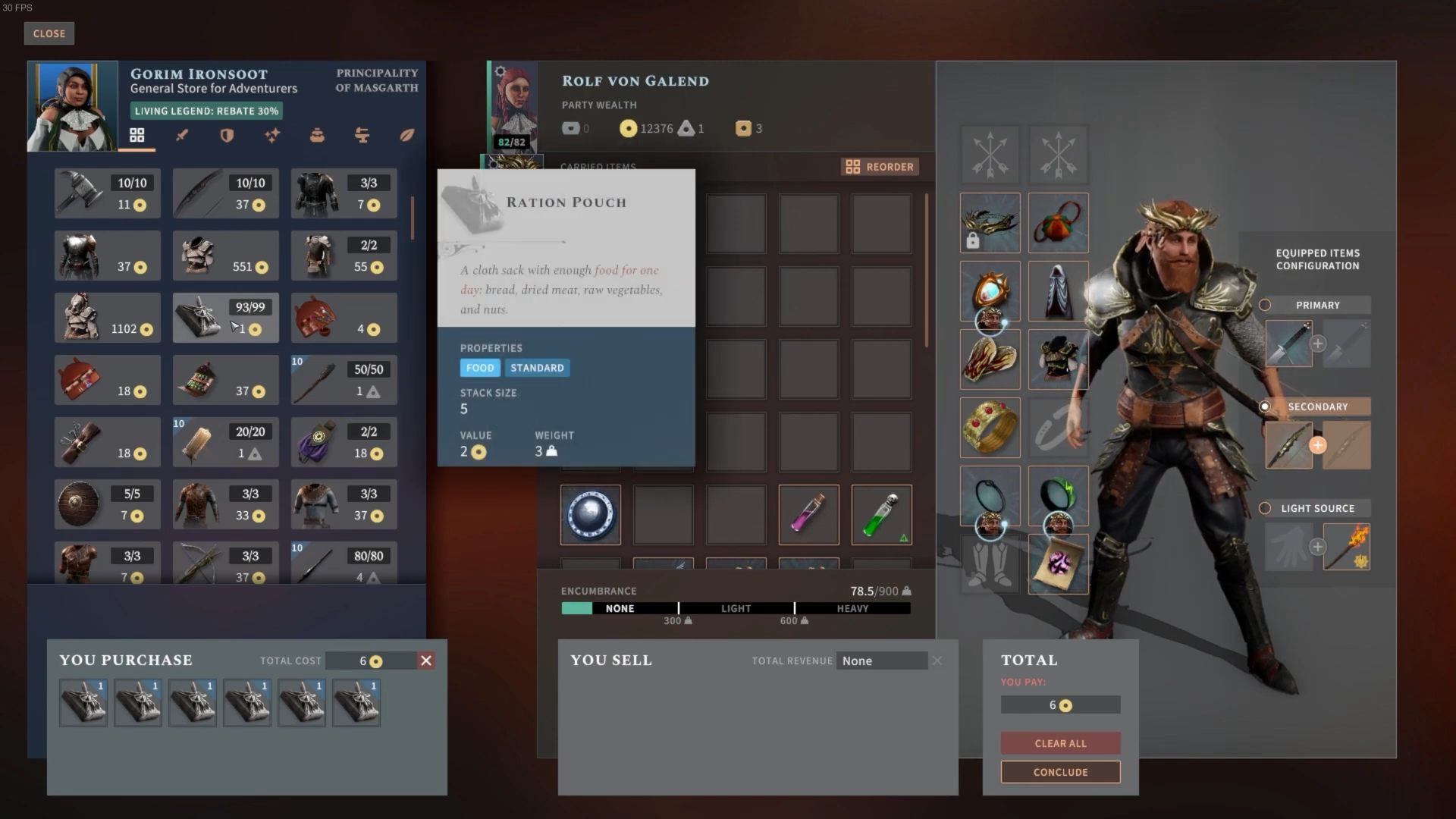Select the Primary weapon configuration

click(1265, 305)
